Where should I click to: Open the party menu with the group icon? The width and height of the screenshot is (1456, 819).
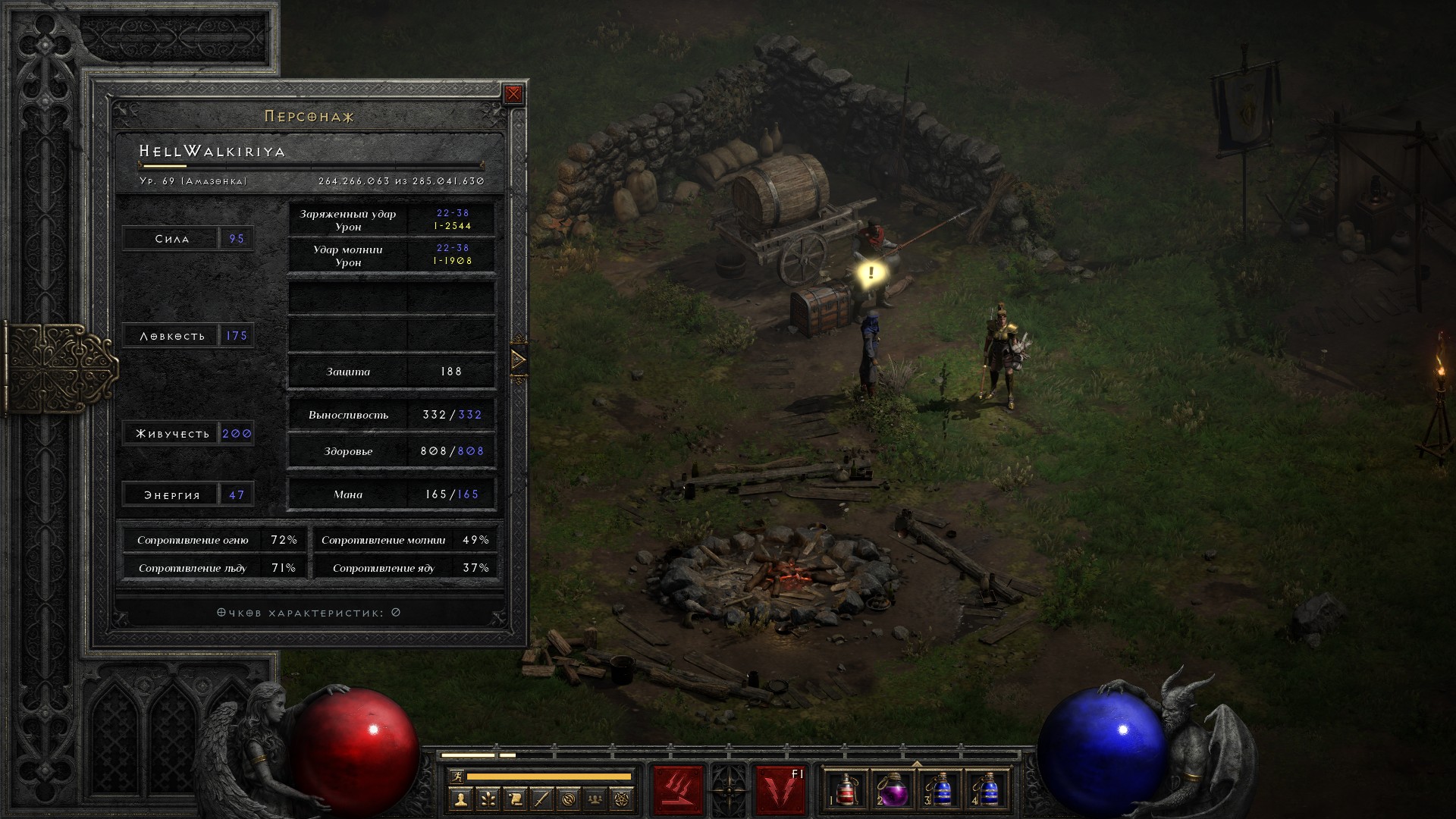tap(596, 799)
